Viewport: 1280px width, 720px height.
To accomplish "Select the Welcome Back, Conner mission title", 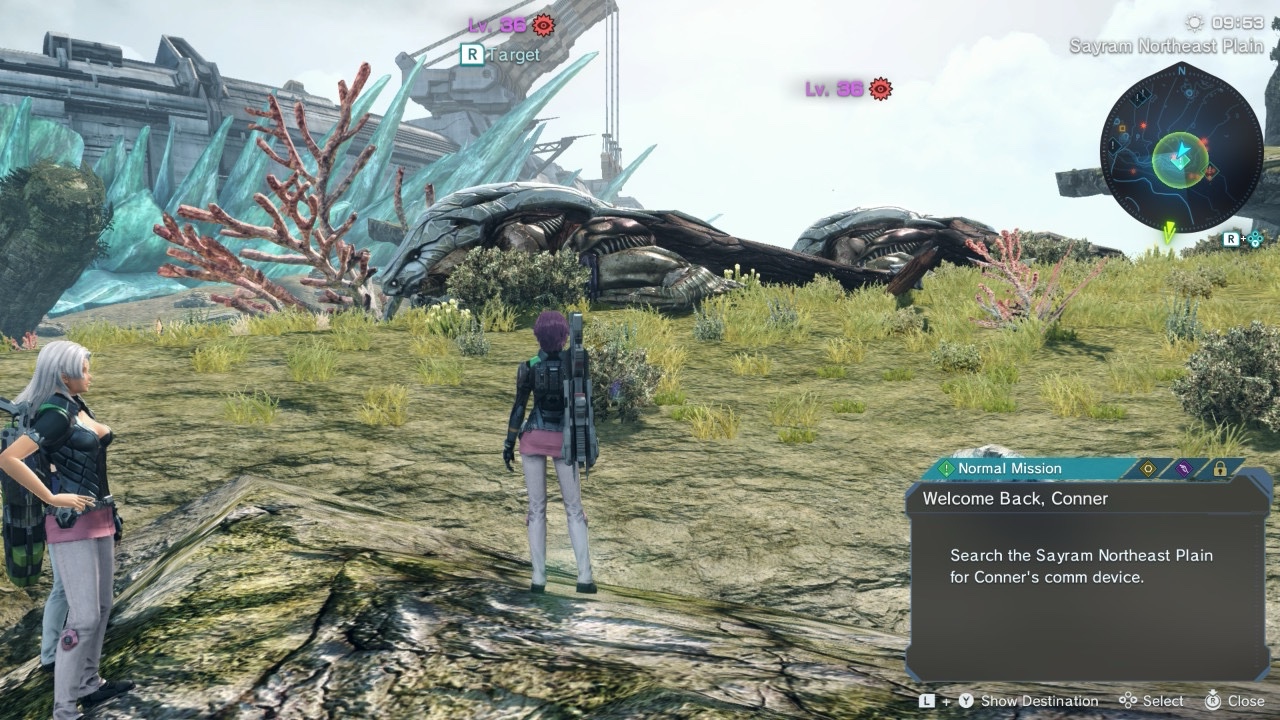I will point(1015,498).
